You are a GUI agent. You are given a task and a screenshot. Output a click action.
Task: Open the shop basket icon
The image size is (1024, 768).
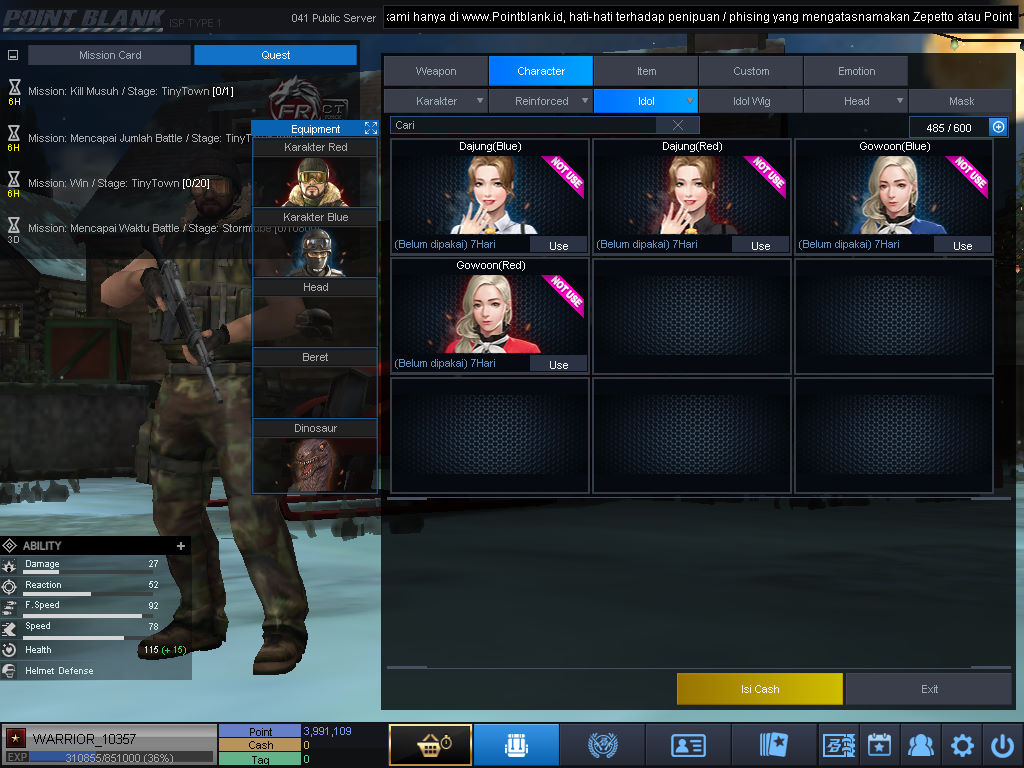[x=430, y=745]
